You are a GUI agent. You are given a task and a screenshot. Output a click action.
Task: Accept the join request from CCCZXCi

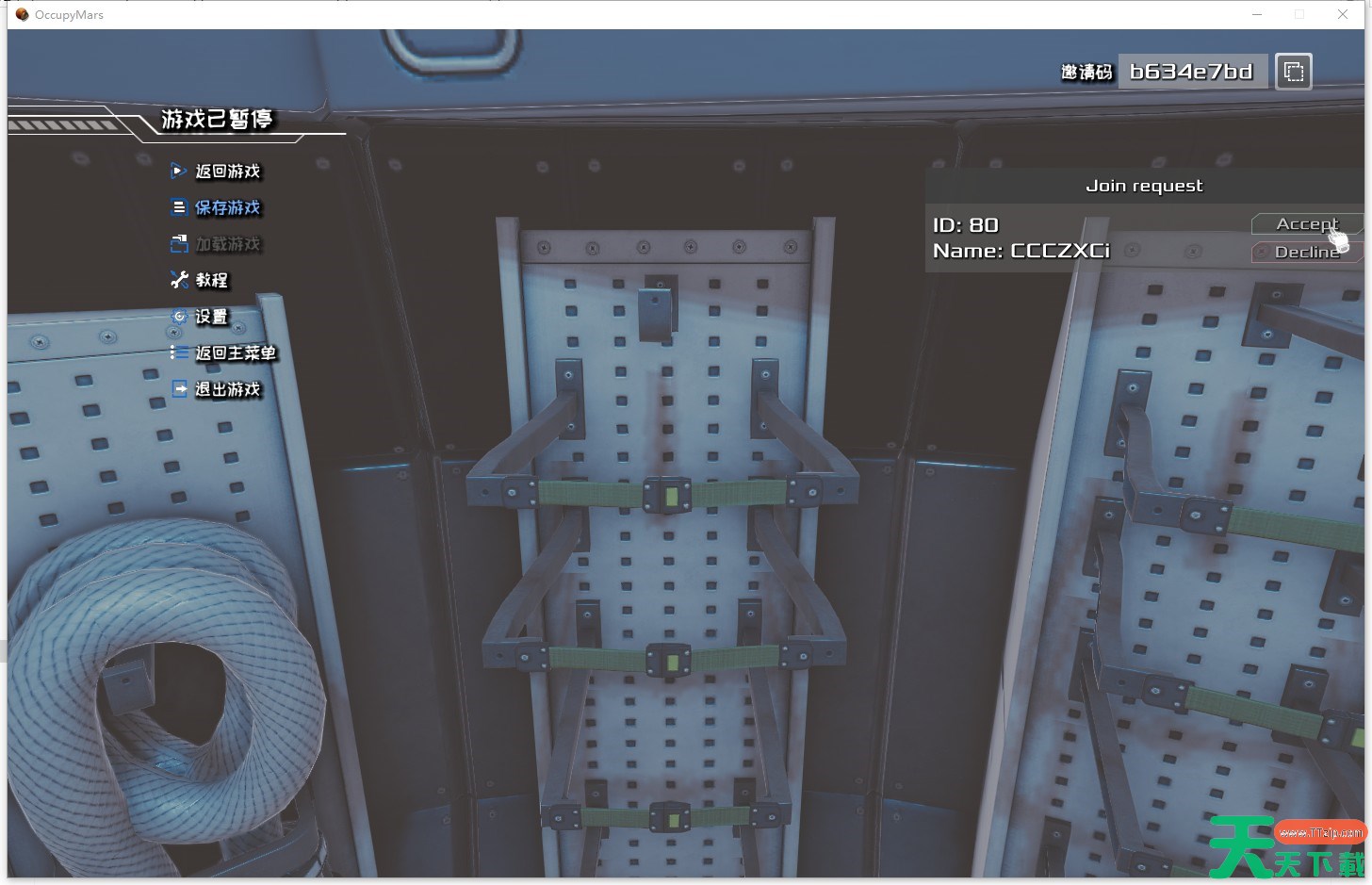click(1305, 224)
